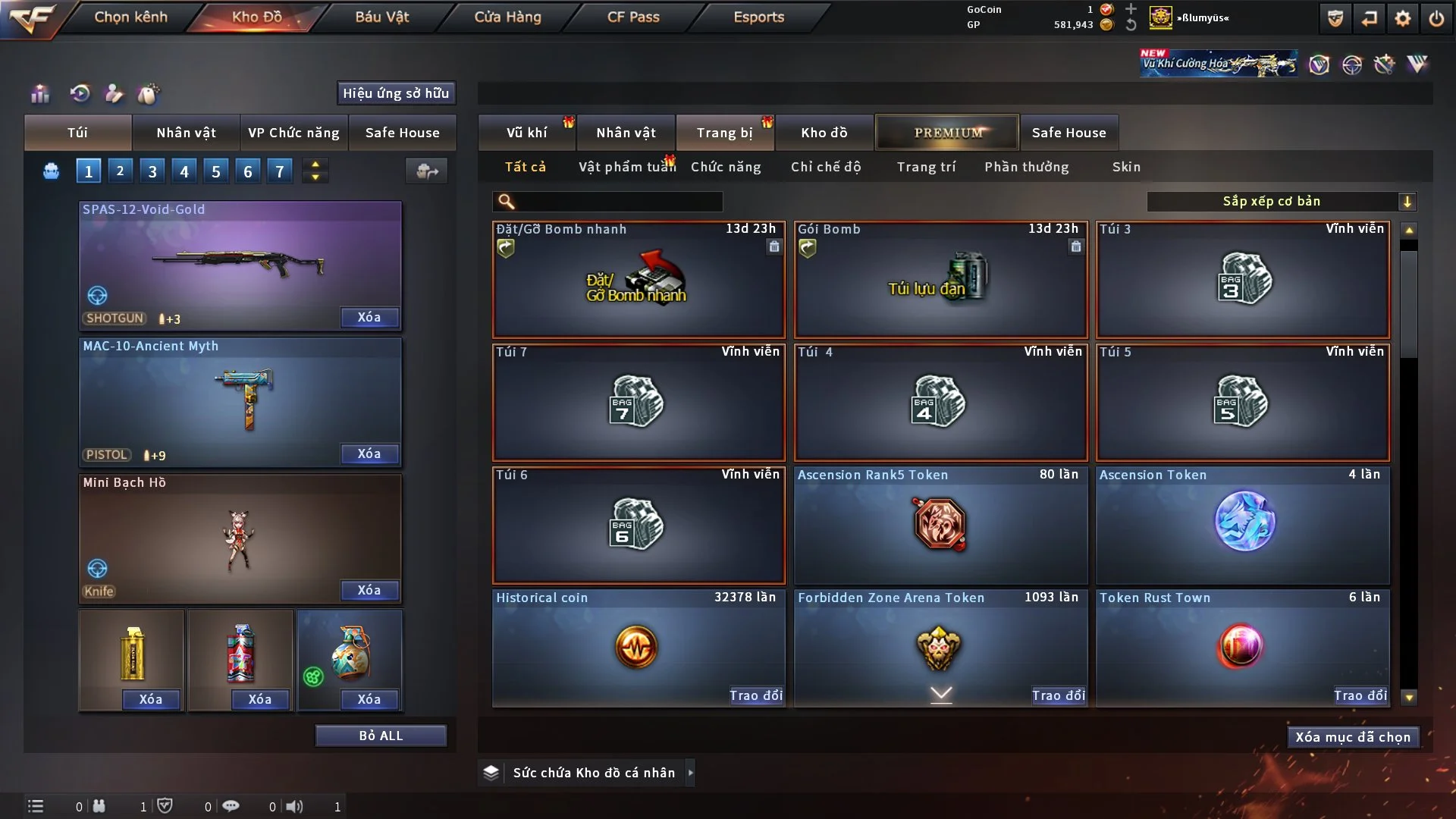The width and height of the screenshot is (1456, 819).
Task: Switch to bag number 3
Action: pos(152,171)
